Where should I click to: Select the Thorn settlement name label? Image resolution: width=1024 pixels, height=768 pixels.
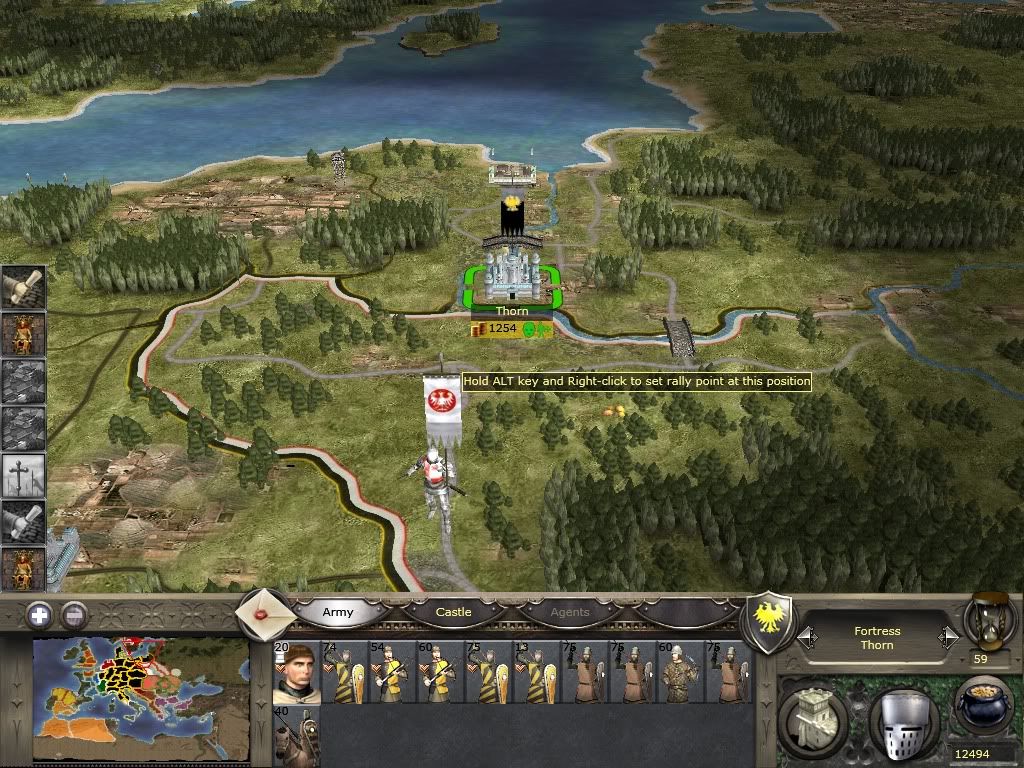[x=512, y=312]
